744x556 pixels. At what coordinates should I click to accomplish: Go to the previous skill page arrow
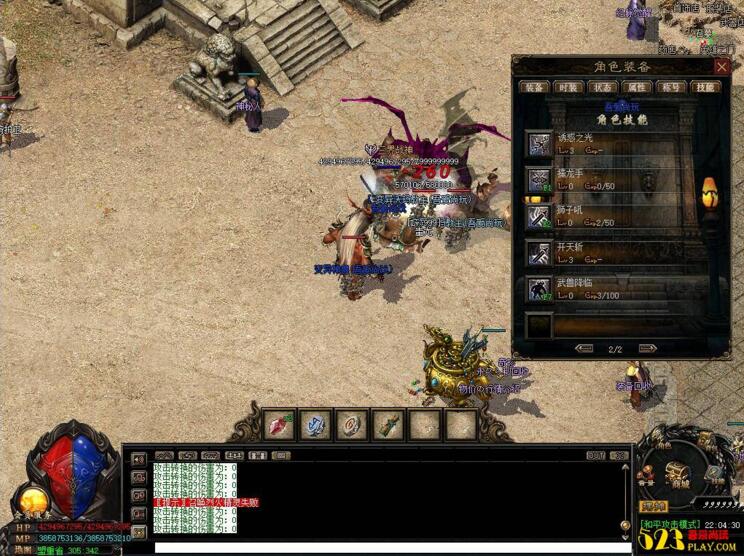[585, 348]
